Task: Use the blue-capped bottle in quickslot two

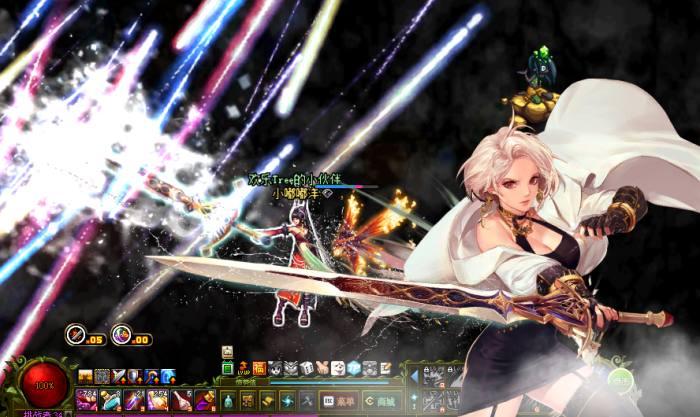Action: point(108,400)
